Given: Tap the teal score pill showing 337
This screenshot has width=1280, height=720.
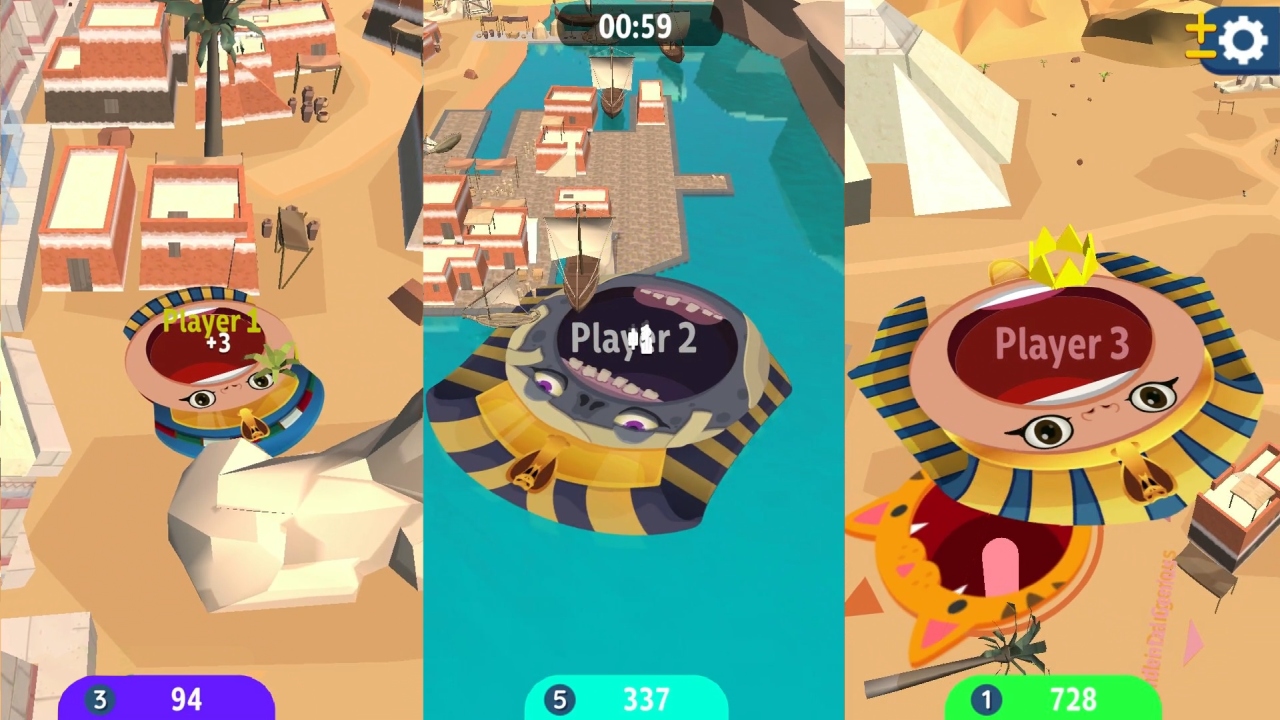Looking at the screenshot, I should tap(627, 699).
